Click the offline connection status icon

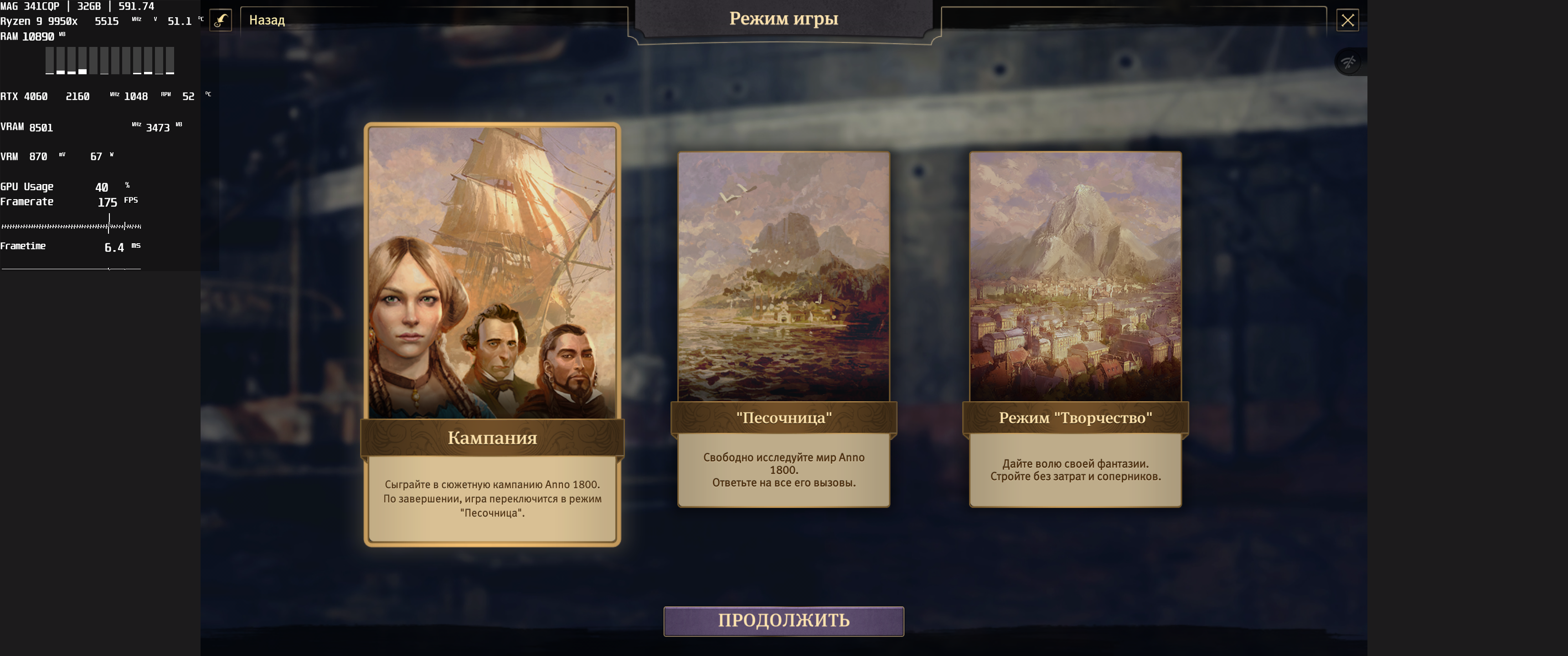click(1348, 62)
